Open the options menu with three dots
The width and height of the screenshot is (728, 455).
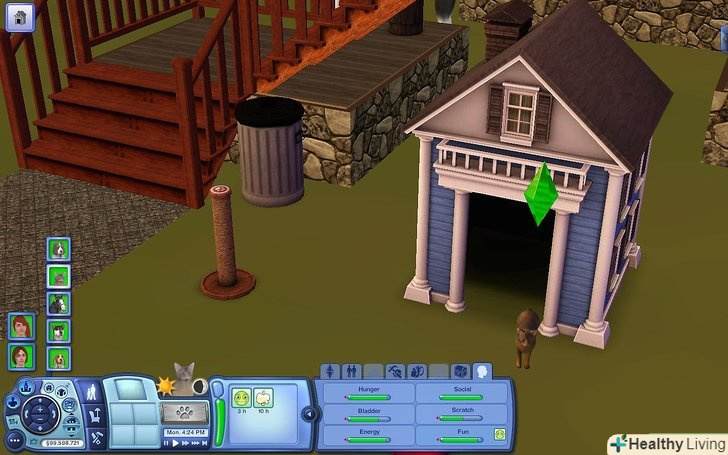coord(15,438)
